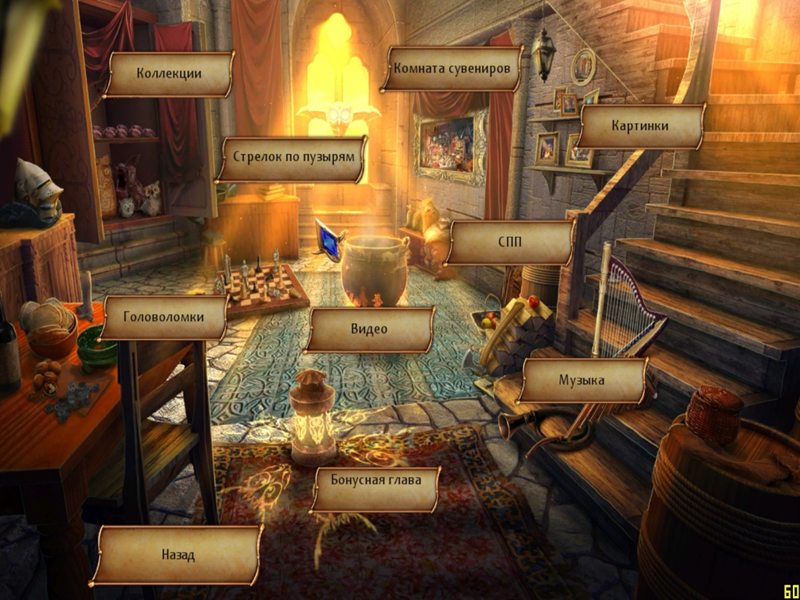The width and height of the screenshot is (800, 600).
Task: Go back with the Назад button
Action: (x=178, y=555)
